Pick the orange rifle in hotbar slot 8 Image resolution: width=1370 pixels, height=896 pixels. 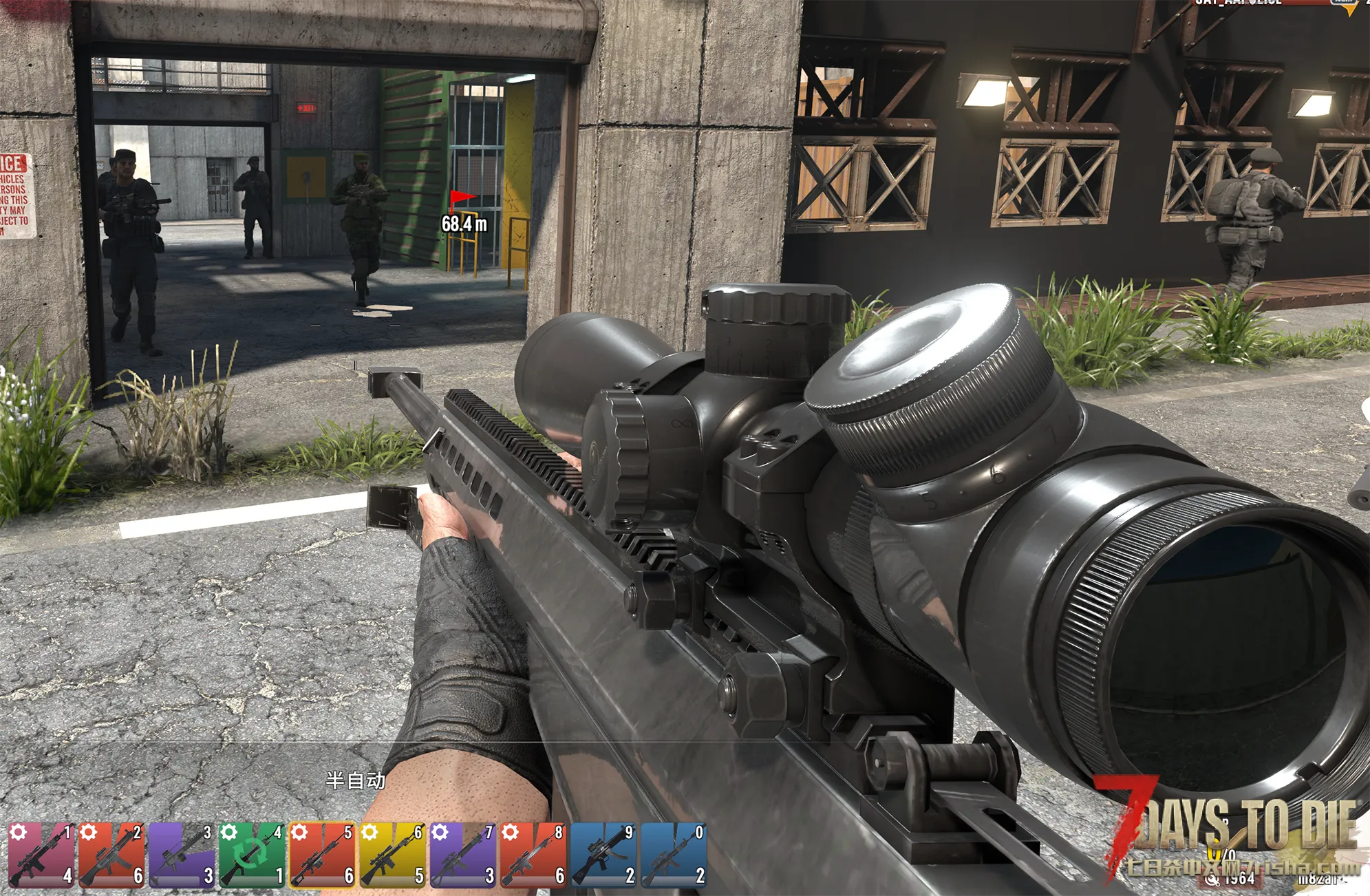pos(533,855)
